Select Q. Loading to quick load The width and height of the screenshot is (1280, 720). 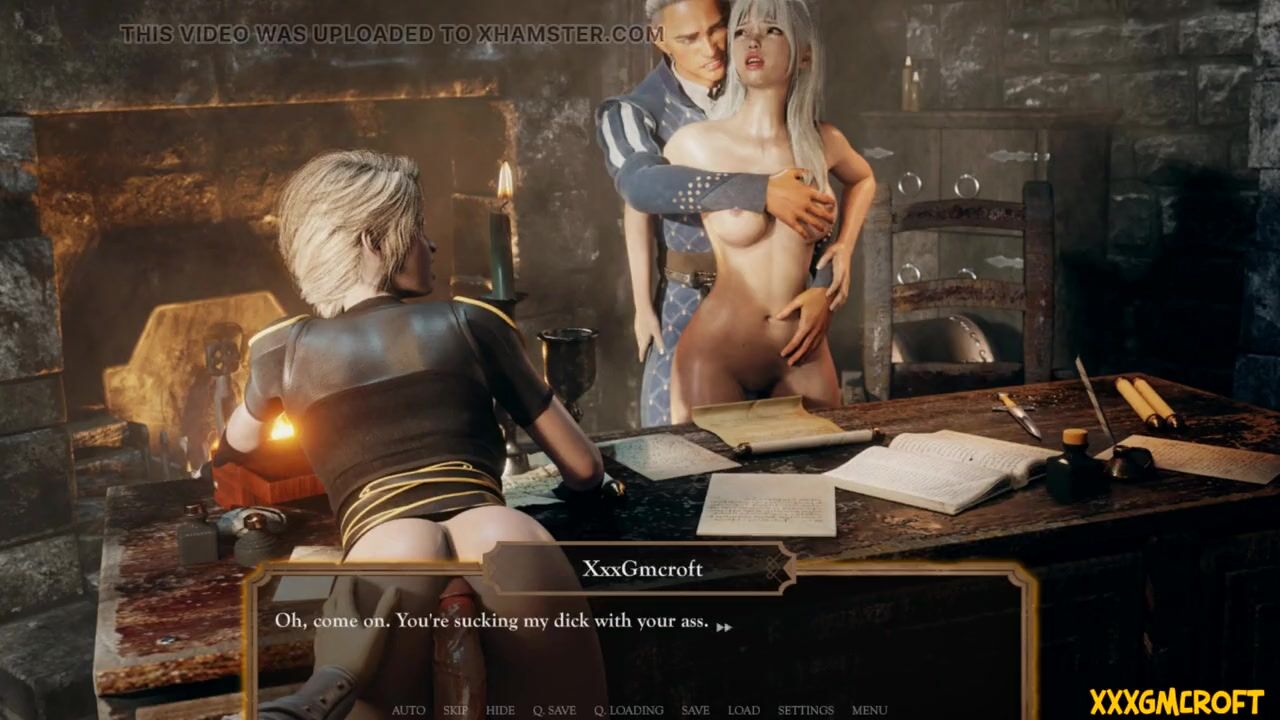pyautogui.click(x=628, y=710)
